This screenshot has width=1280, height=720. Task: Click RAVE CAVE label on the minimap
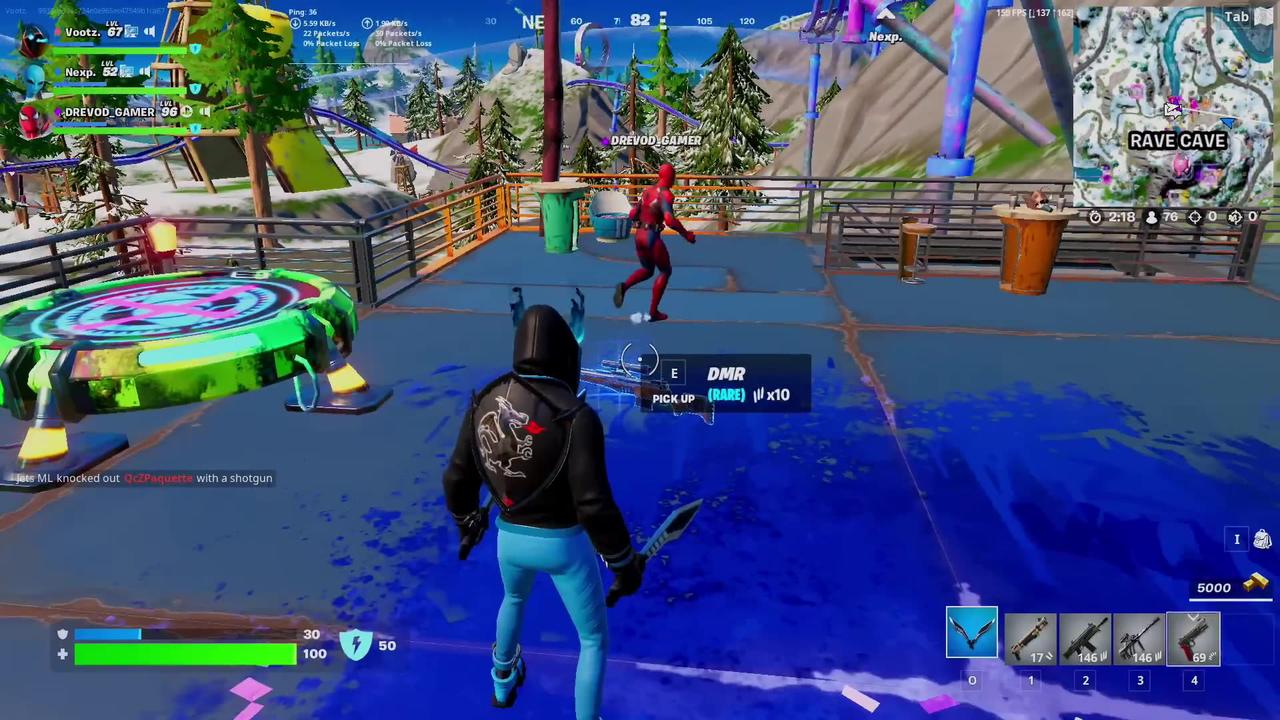click(1177, 141)
